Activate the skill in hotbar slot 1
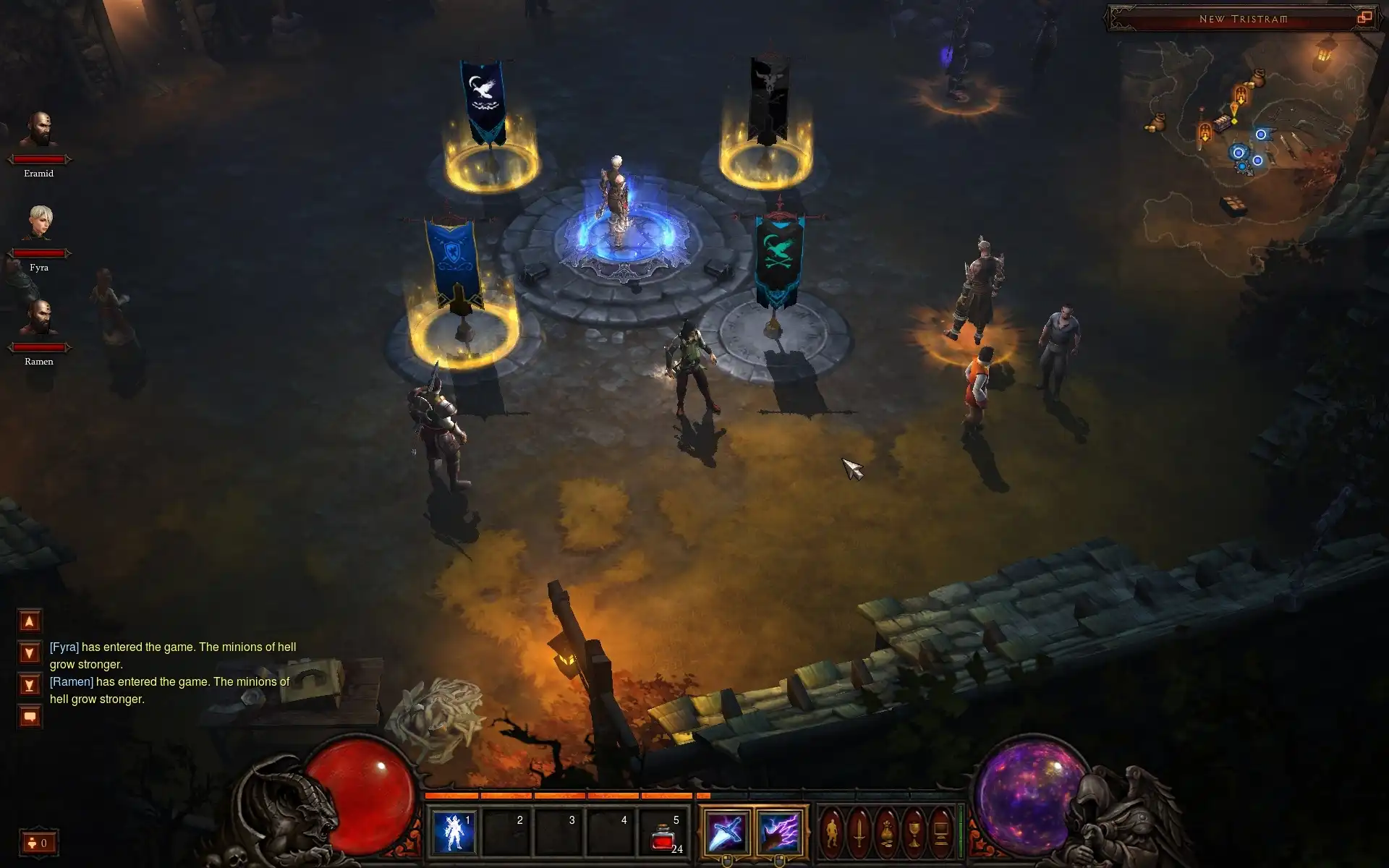The height and width of the screenshot is (868, 1389). 454,832
